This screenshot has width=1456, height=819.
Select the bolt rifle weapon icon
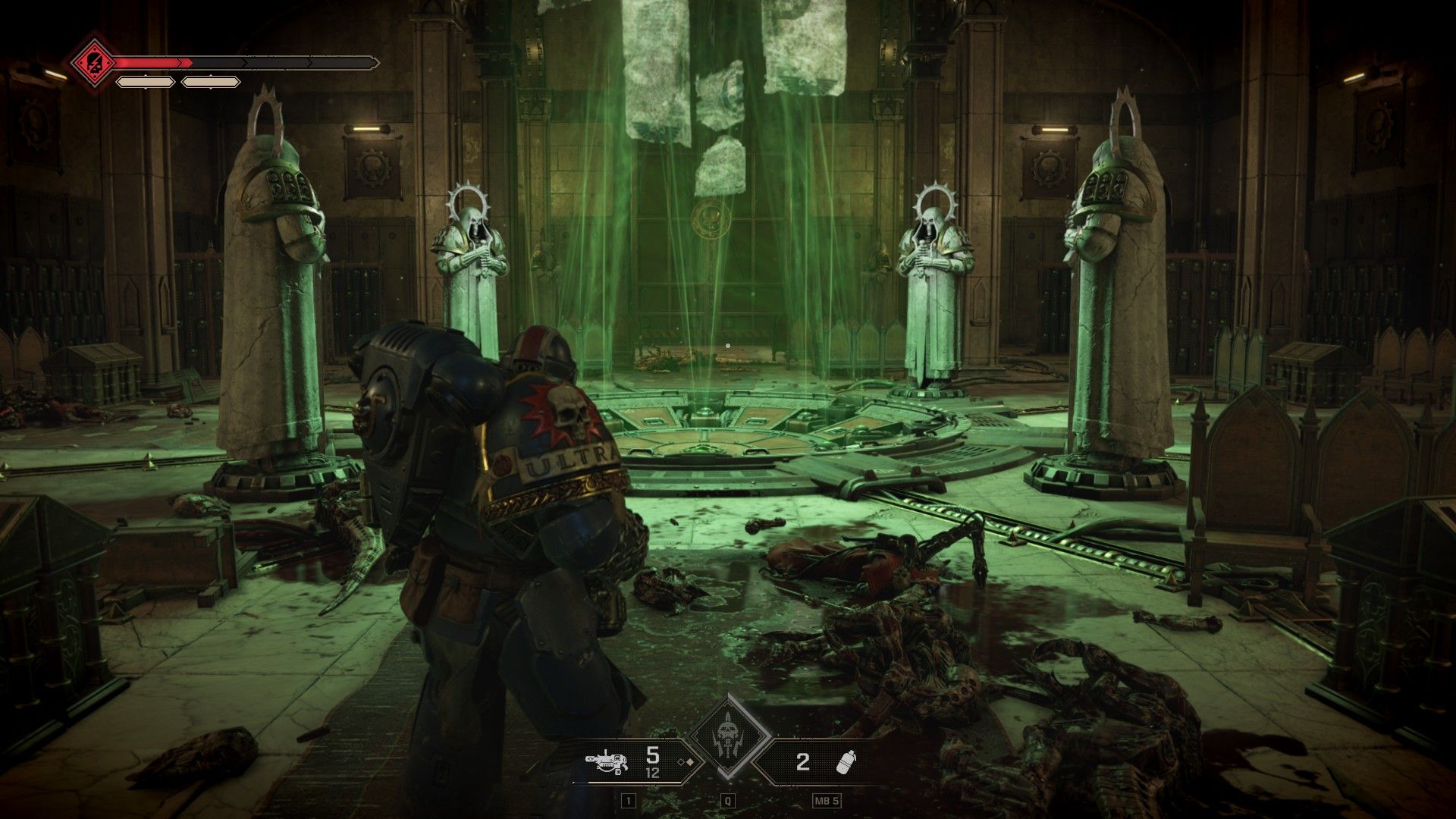coord(607,761)
